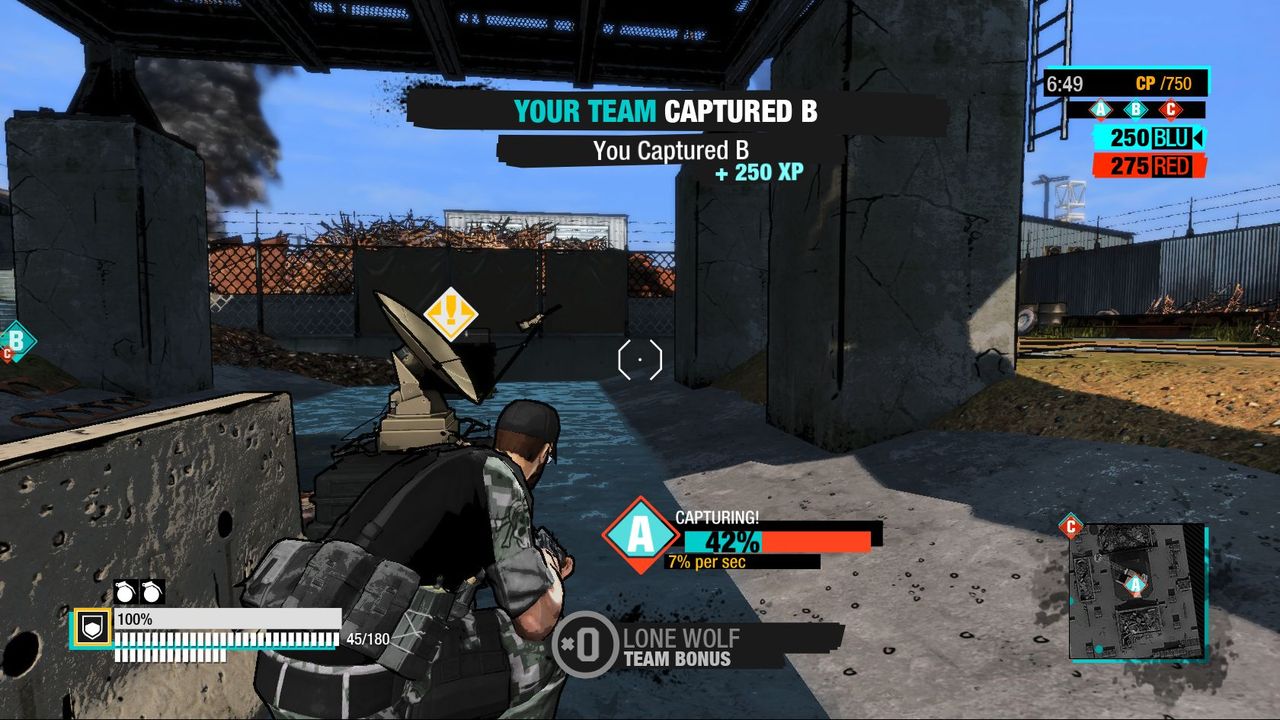Click the BLU team score bar

tap(1149, 138)
